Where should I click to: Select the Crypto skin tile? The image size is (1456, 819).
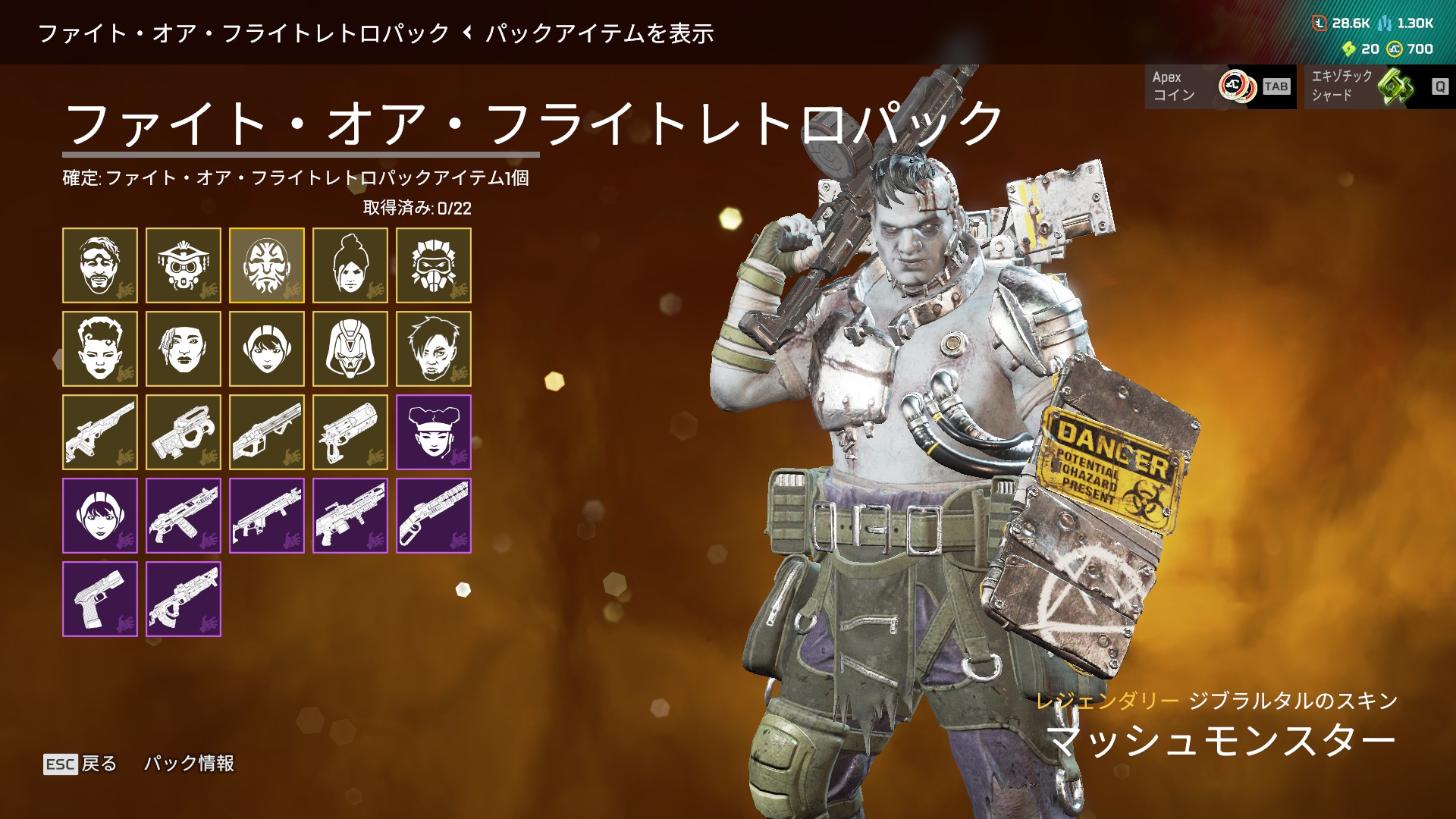[x=434, y=349]
